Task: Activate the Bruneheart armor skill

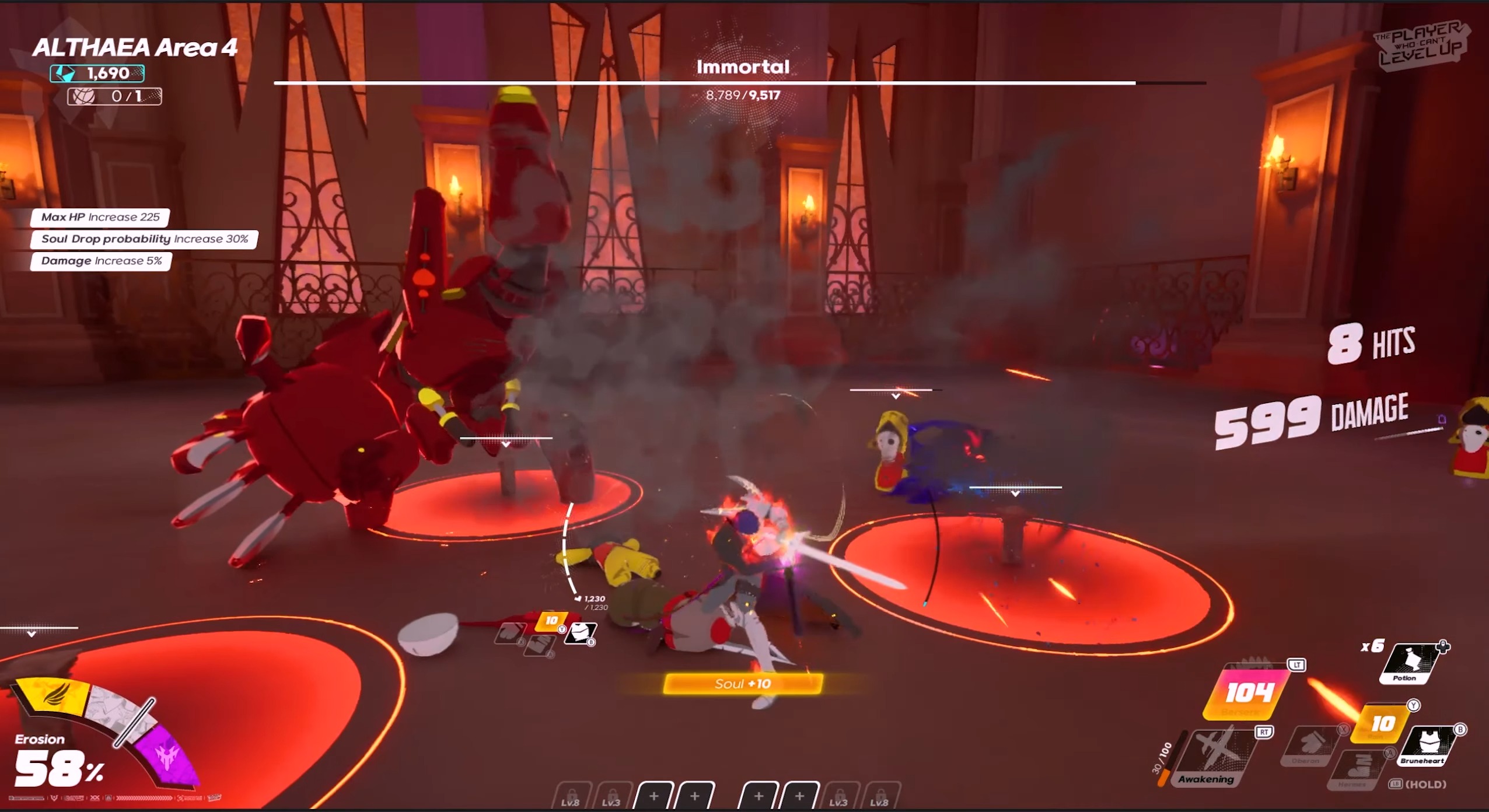Action: [x=1428, y=744]
